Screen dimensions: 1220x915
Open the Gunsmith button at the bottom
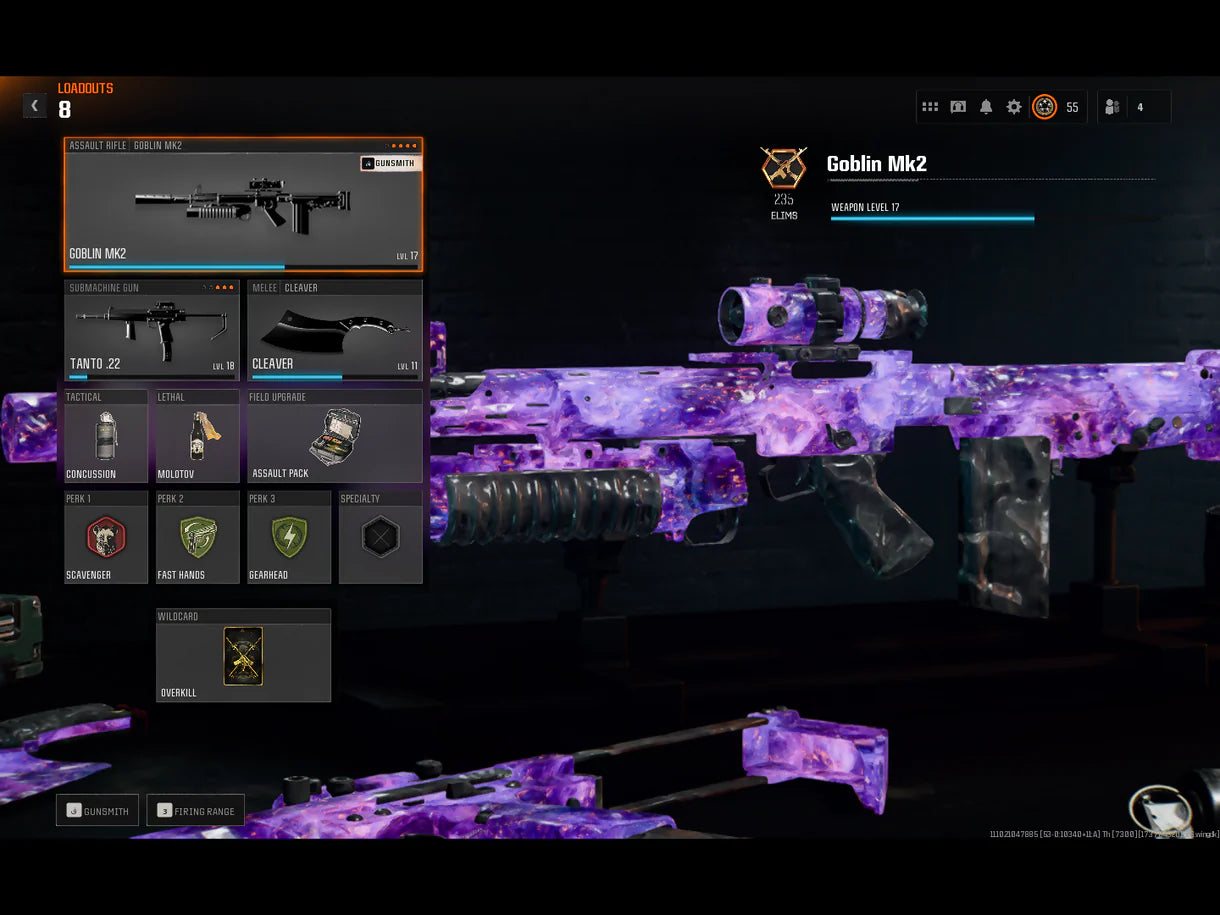pos(97,811)
